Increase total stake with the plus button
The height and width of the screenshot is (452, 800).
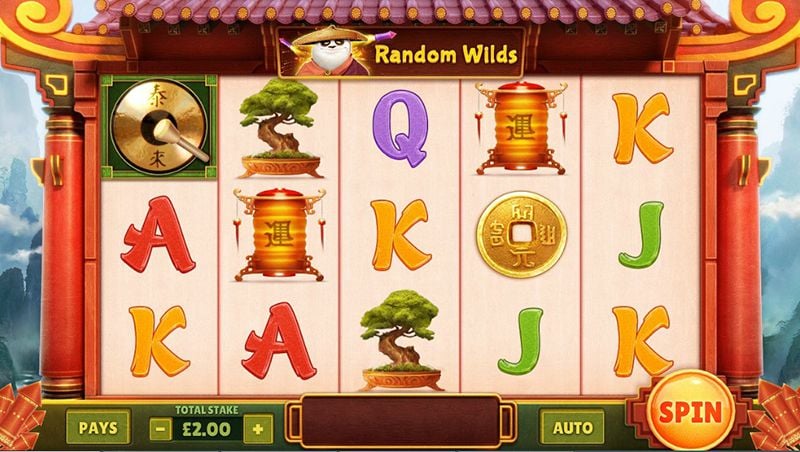[x=259, y=429]
